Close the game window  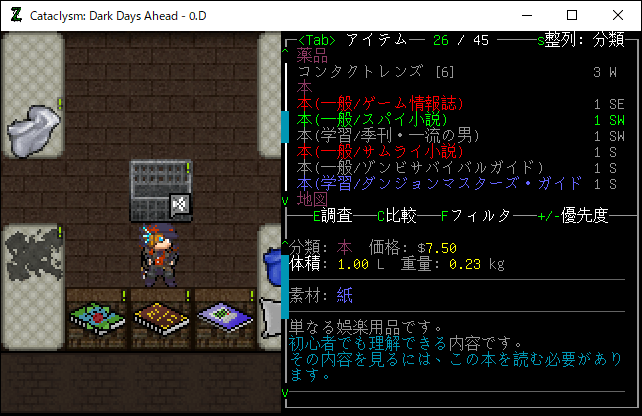tap(618, 16)
